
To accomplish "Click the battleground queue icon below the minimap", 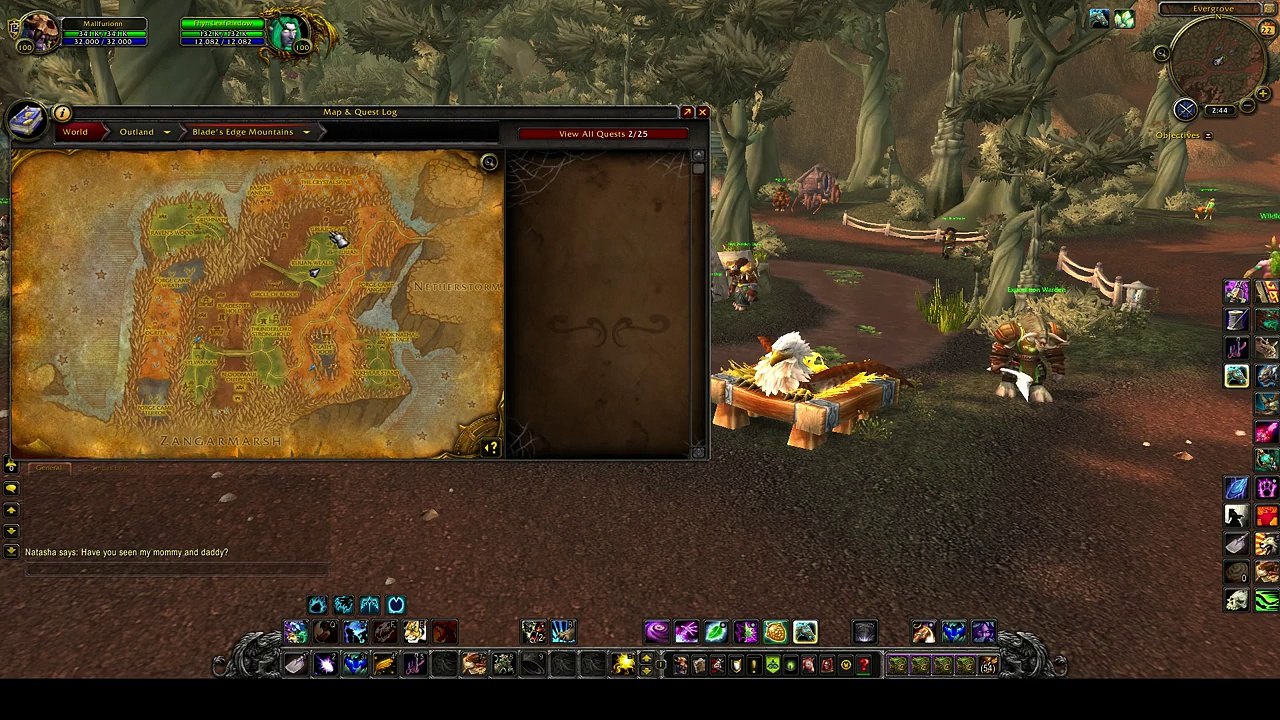I will (x=1186, y=108).
